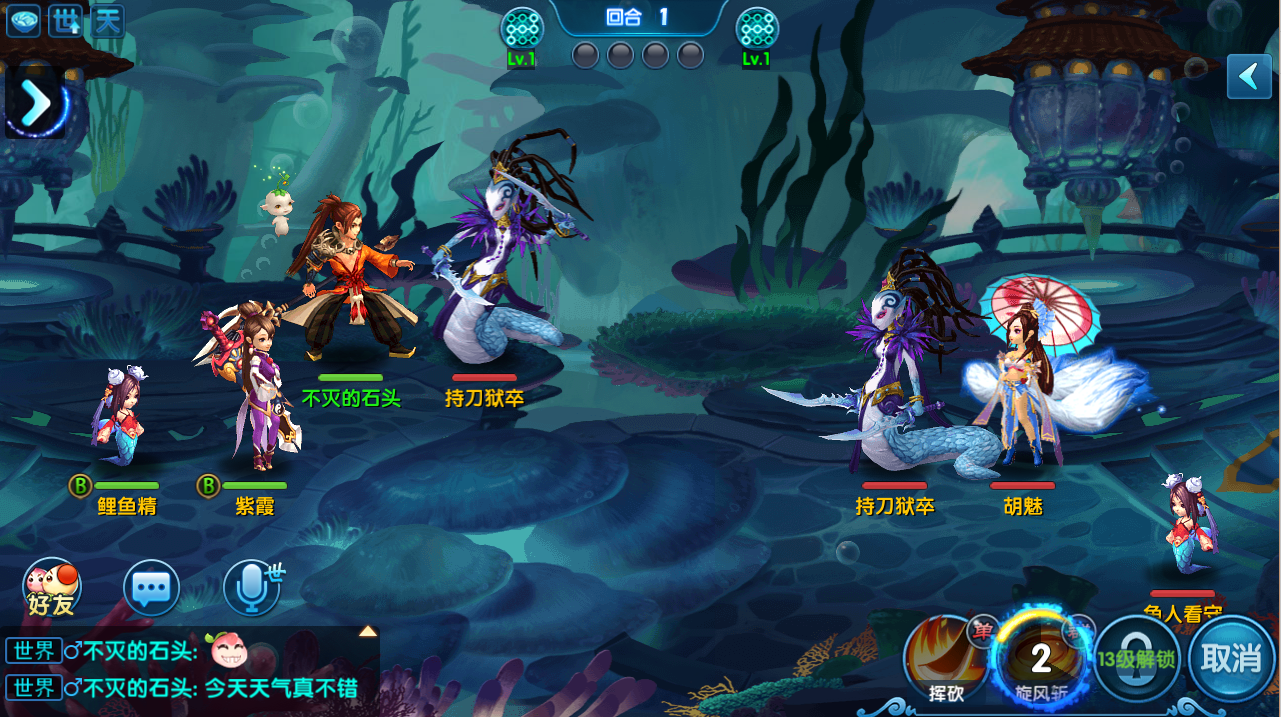Select the 世 icon with the up arrow
This screenshot has height=717, width=1281.
click(65, 21)
